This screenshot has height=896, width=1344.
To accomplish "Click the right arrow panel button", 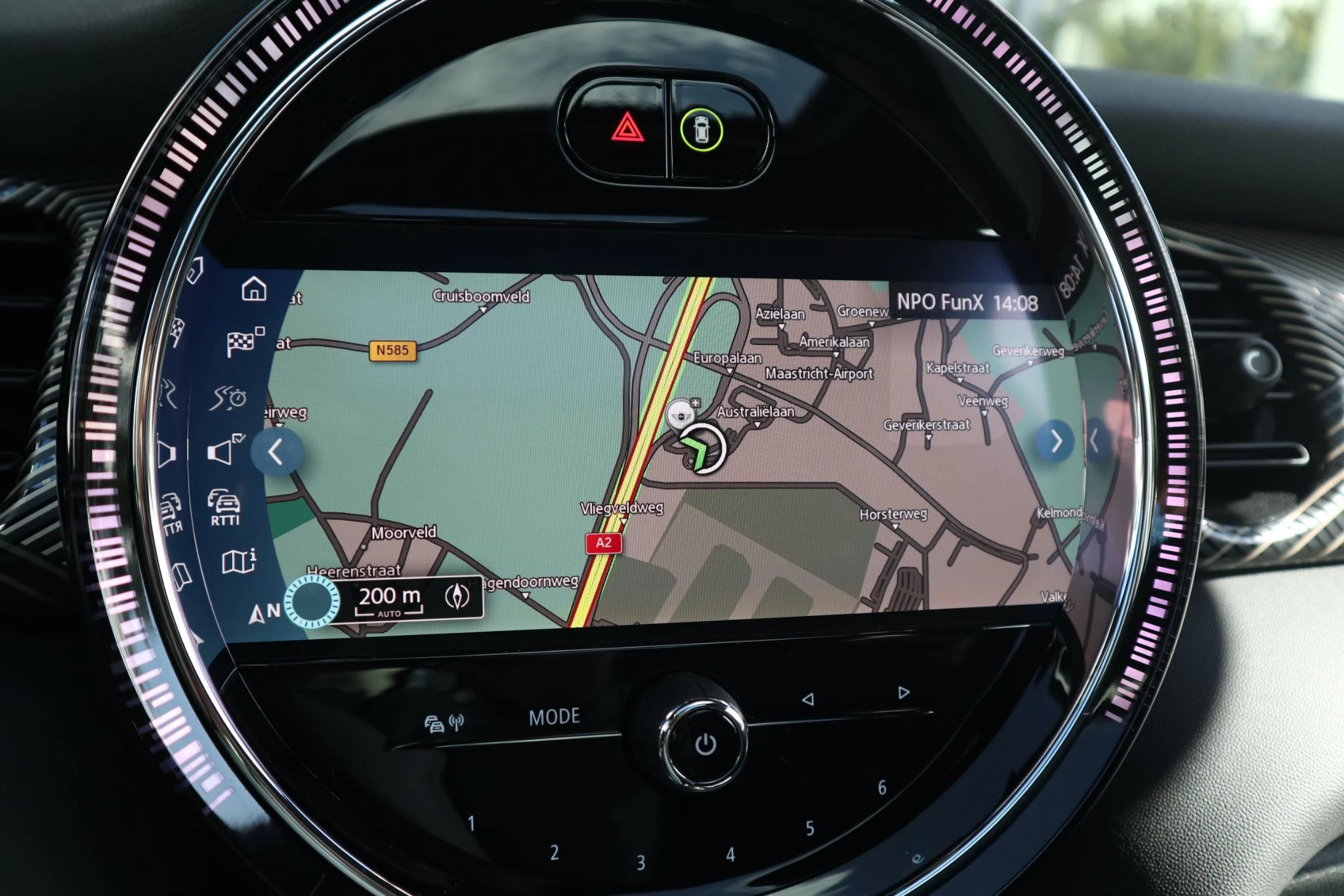I will click(1056, 441).
